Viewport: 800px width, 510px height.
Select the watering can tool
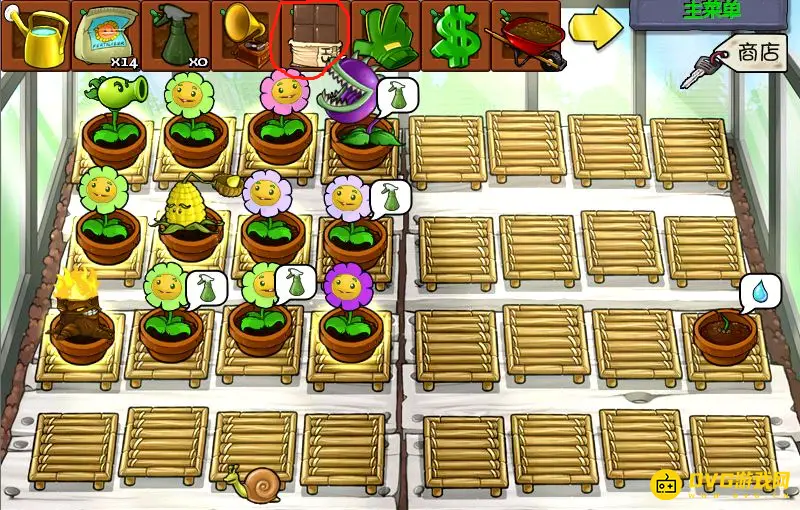[x=36, y=36]
